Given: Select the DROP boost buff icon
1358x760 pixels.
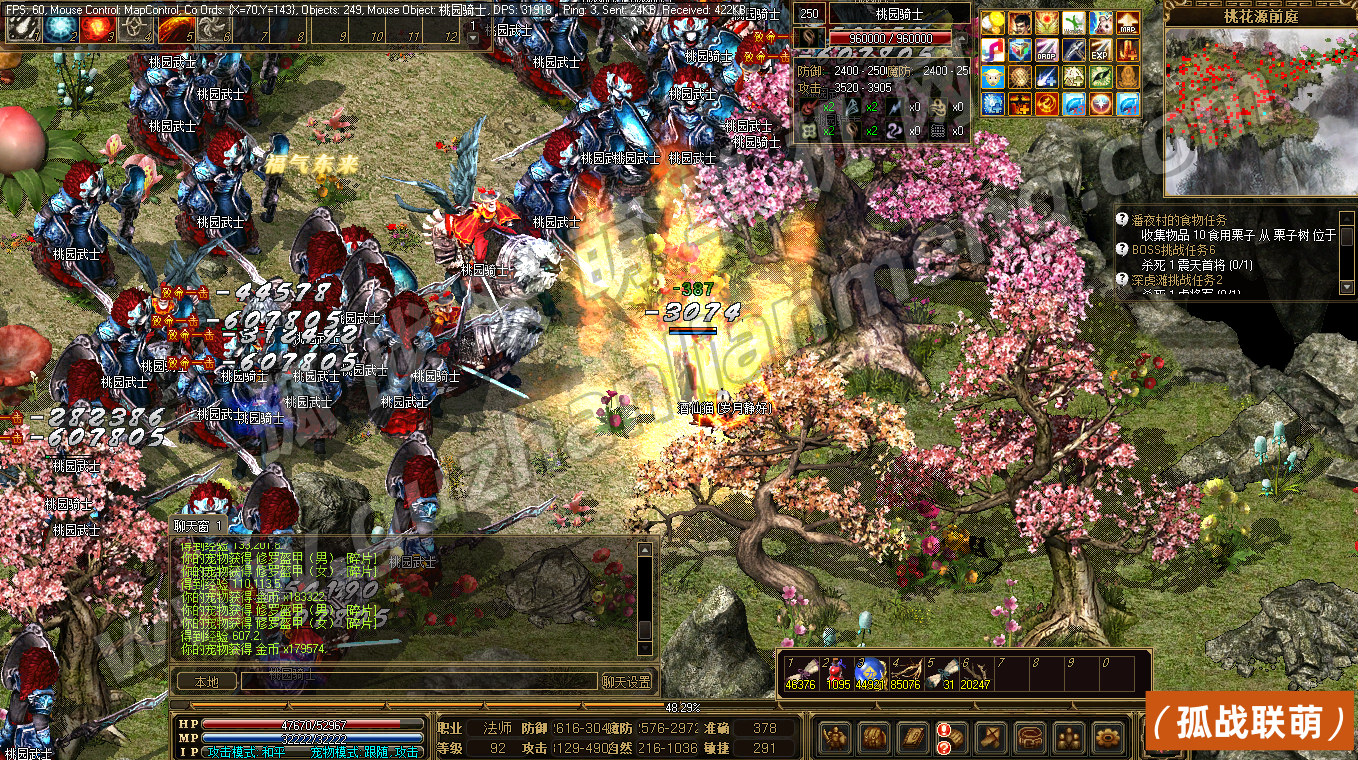Looking at the screenshot, I should (1046, 50).
